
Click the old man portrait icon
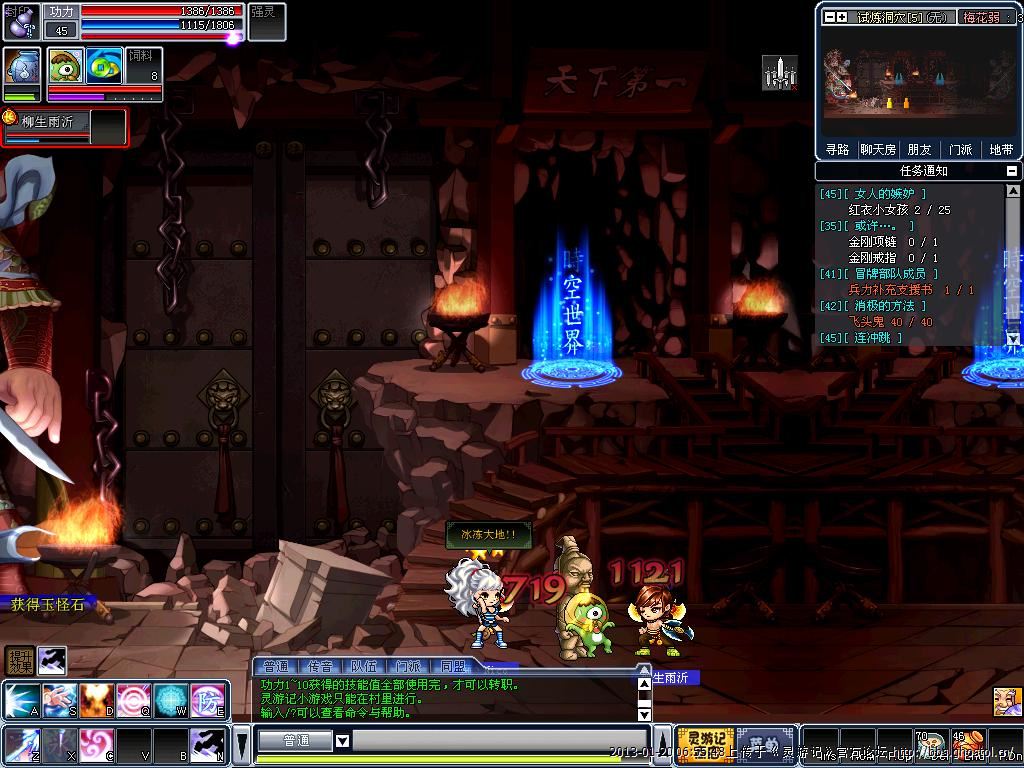1007,701
